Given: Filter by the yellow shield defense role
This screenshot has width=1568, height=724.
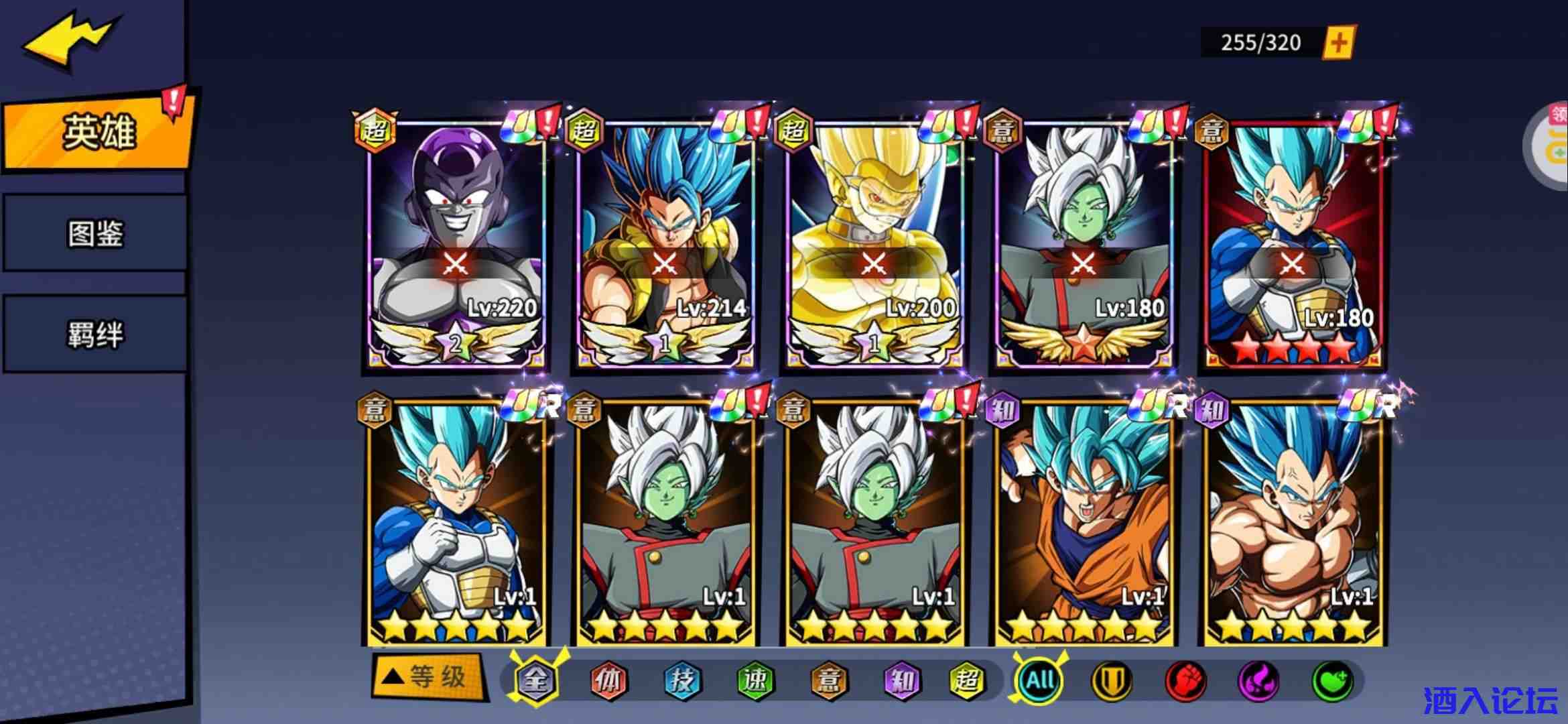Looking at the screenshot, I should coord(1112,681).
